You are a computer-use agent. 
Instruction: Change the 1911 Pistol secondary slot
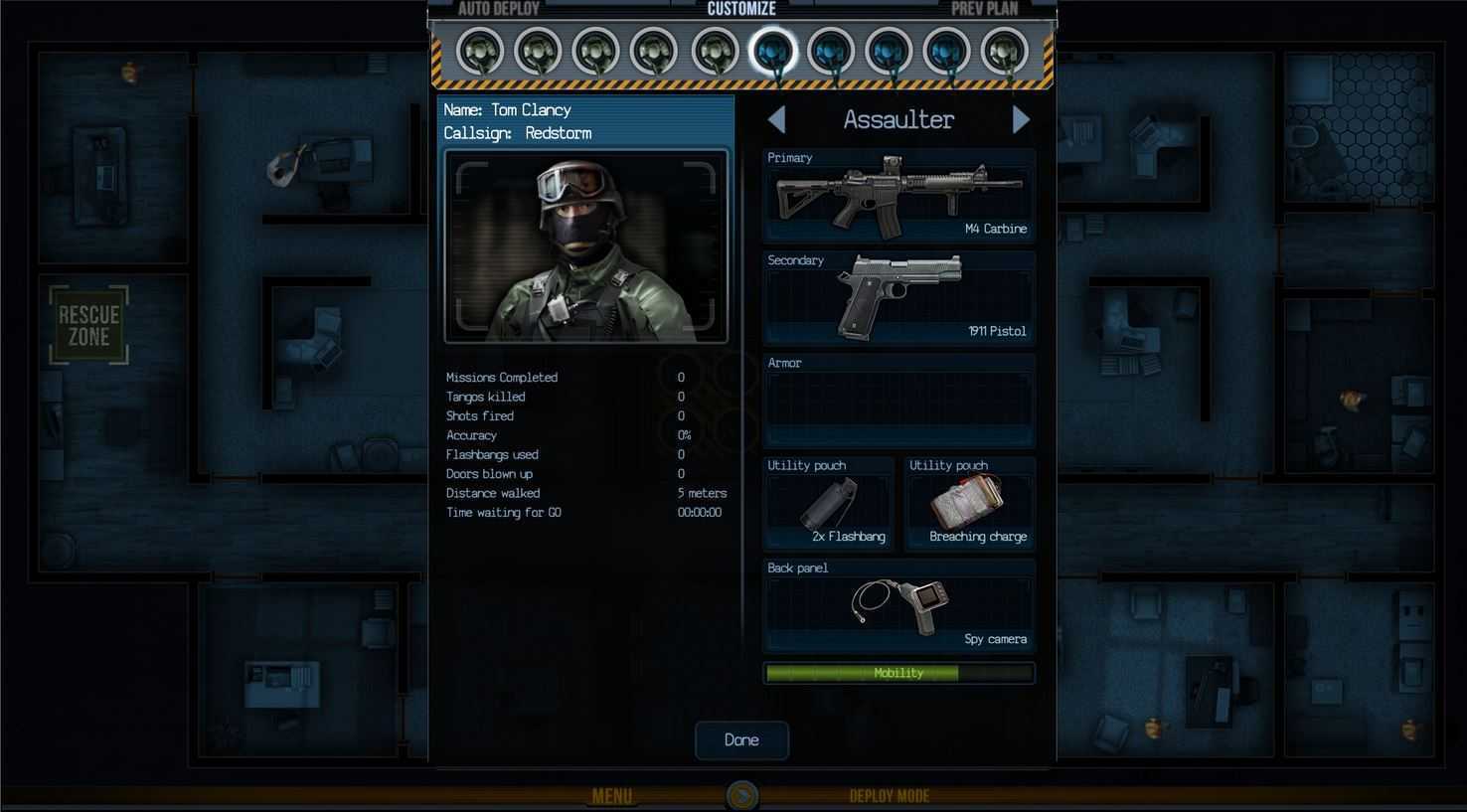898,298
